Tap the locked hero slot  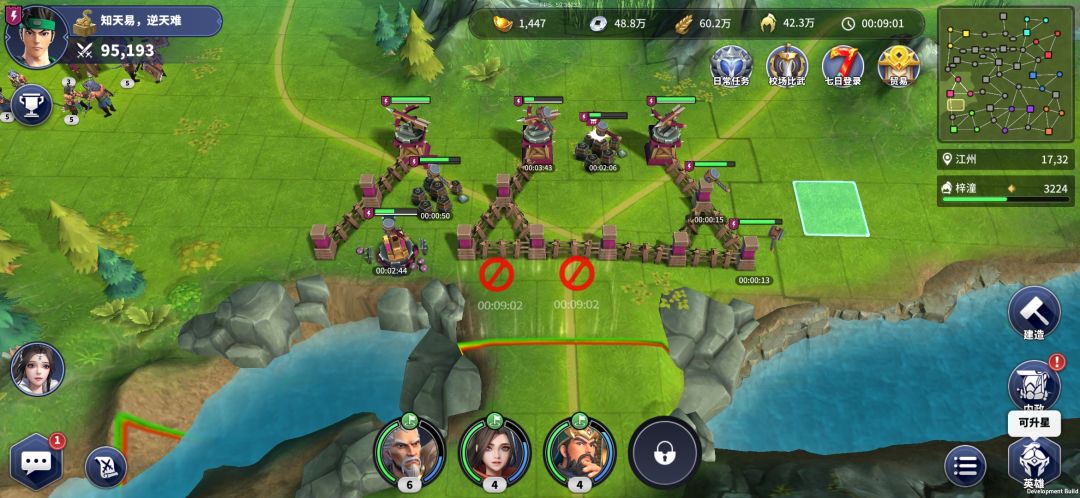662,453
